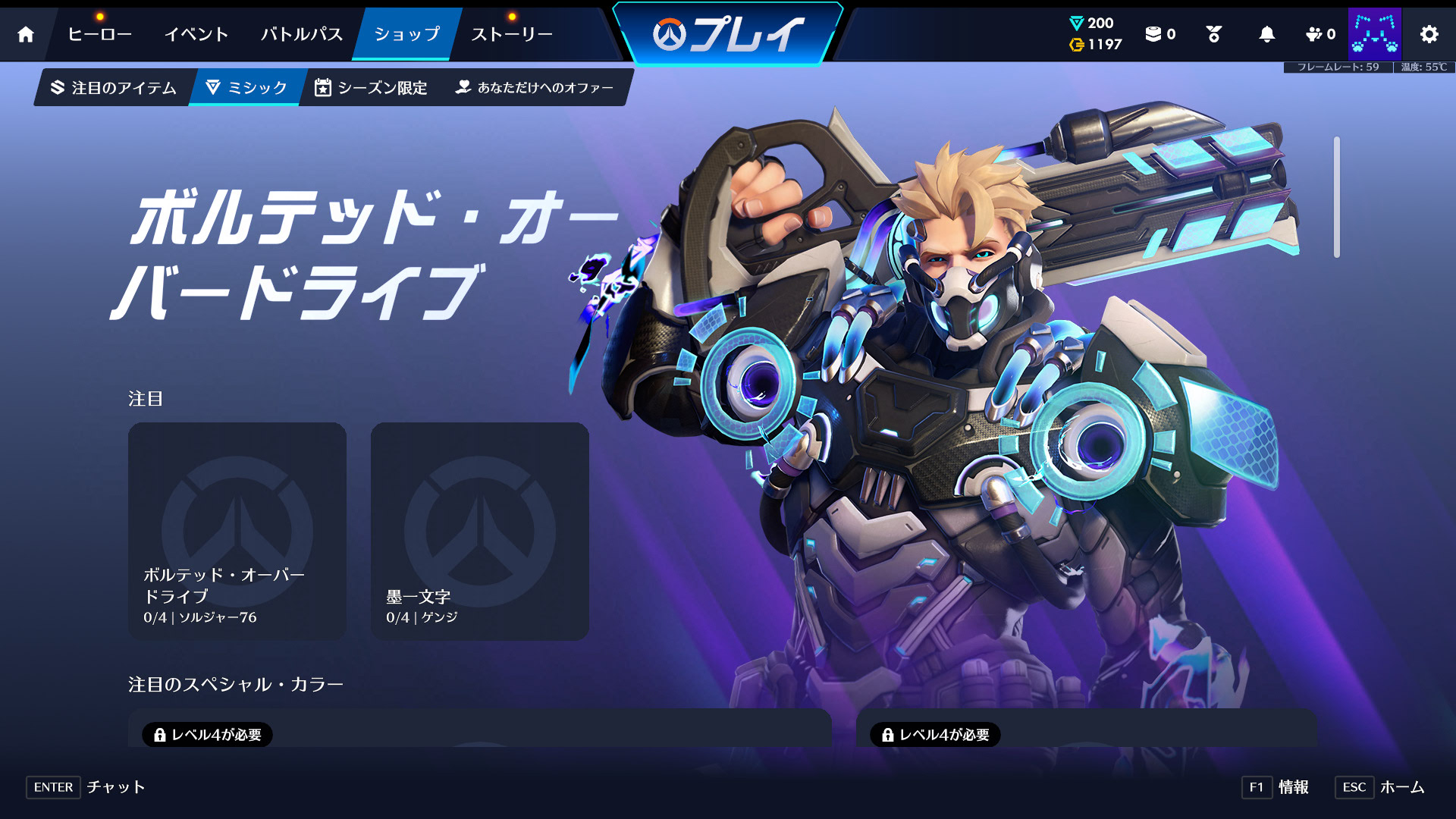This screenshot has width=1456, height=819.
Task: Open the バトルパス menu
Action: (x=302, y=34)
